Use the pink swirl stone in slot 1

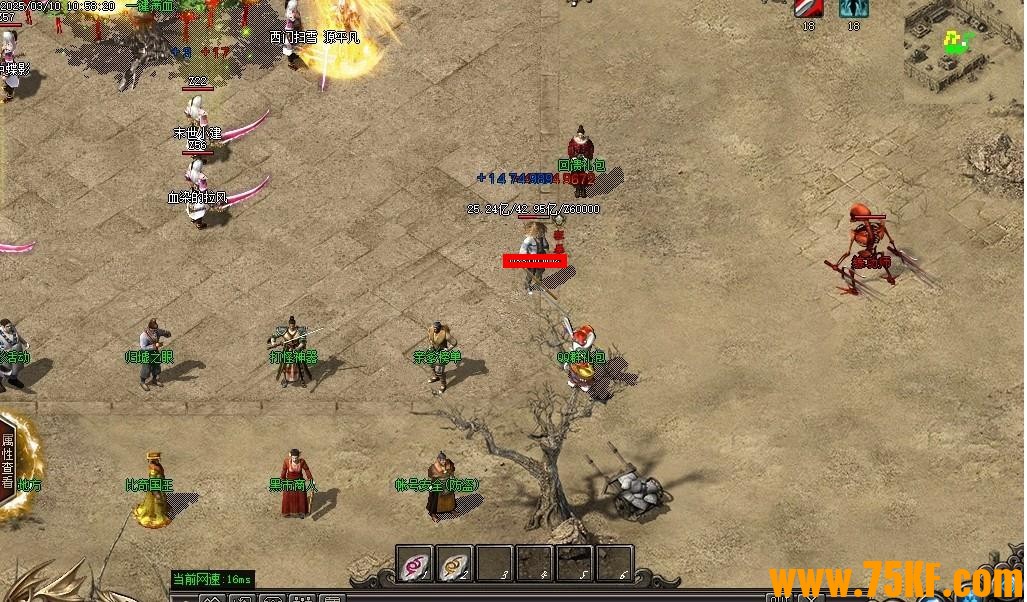414,564
